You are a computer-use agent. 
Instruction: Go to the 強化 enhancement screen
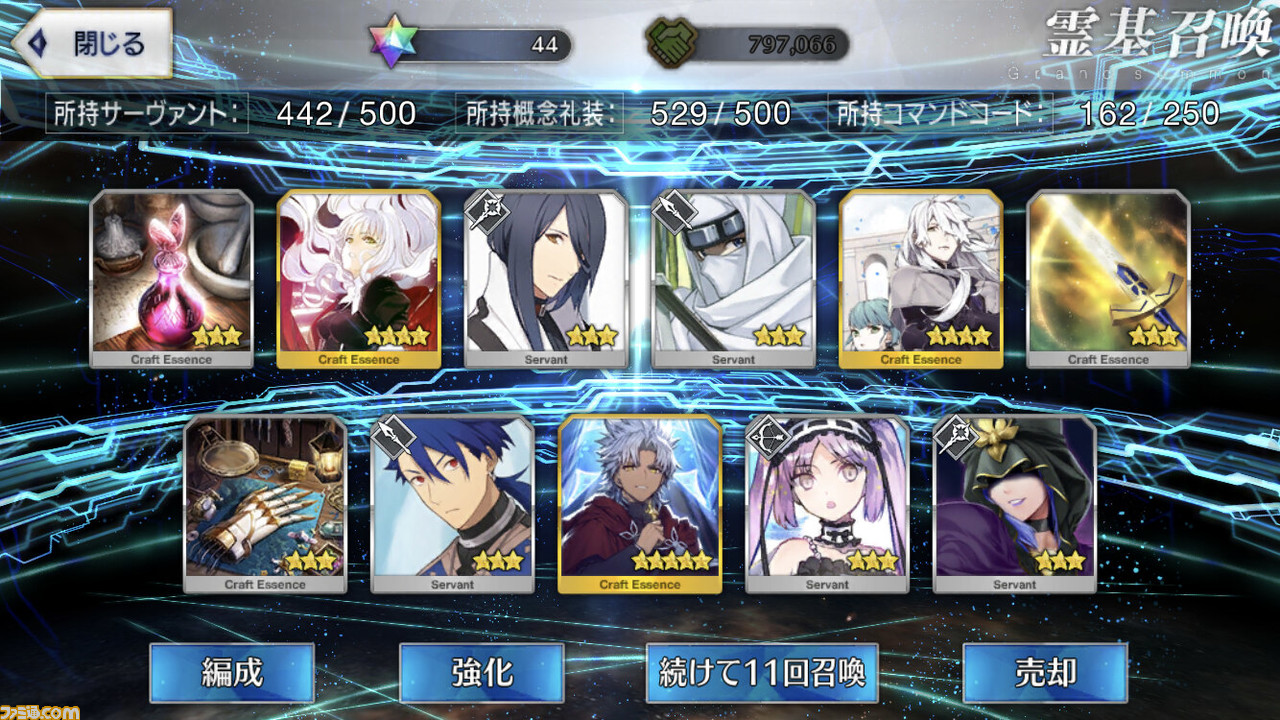pyautogui.click(x=481, y=672)
